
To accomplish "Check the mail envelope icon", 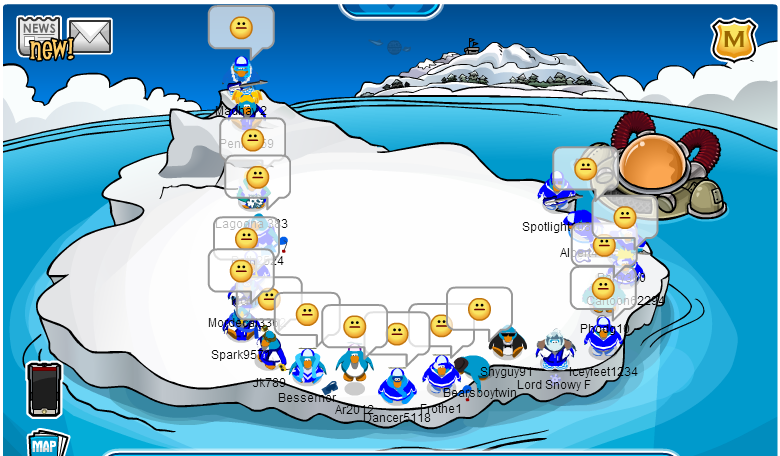I will 90,36.
